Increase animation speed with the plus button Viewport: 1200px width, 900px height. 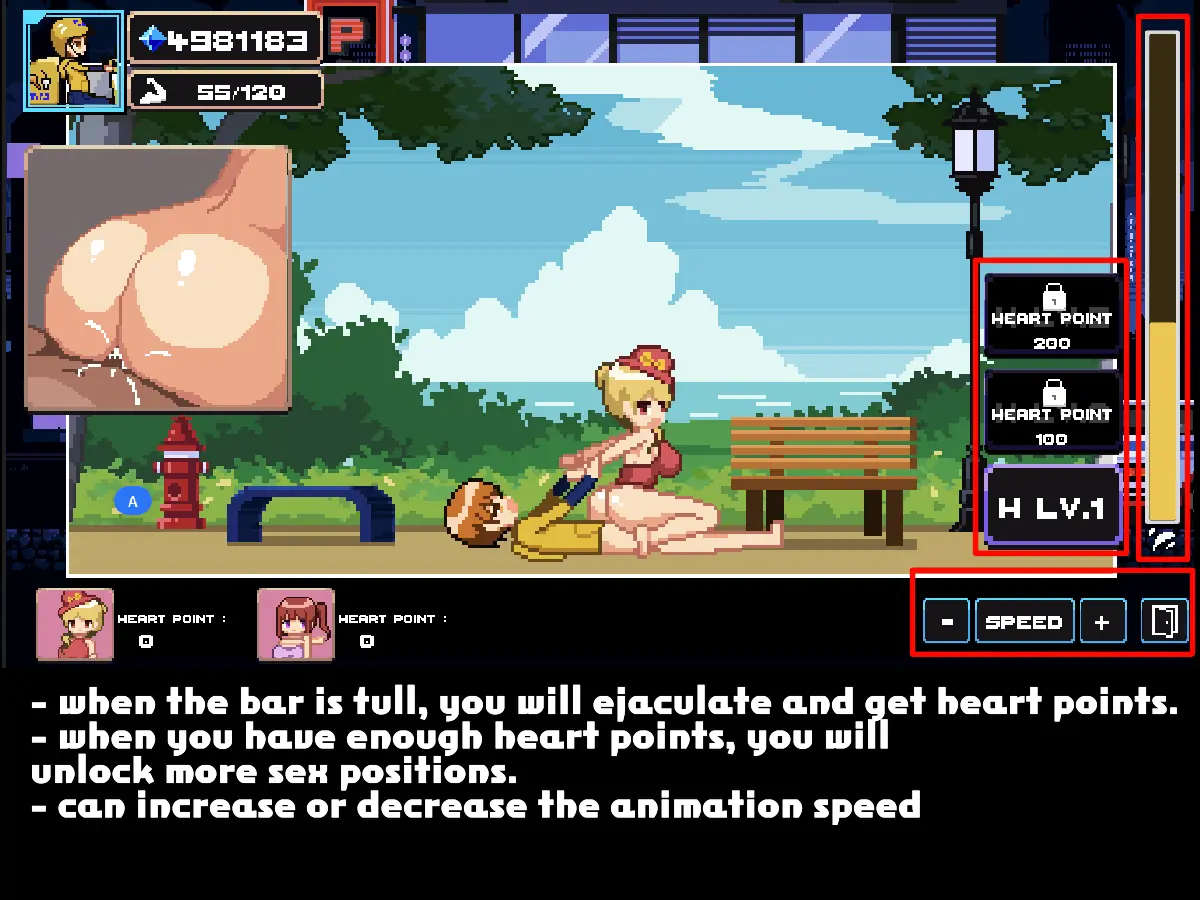coord(1101,622)
